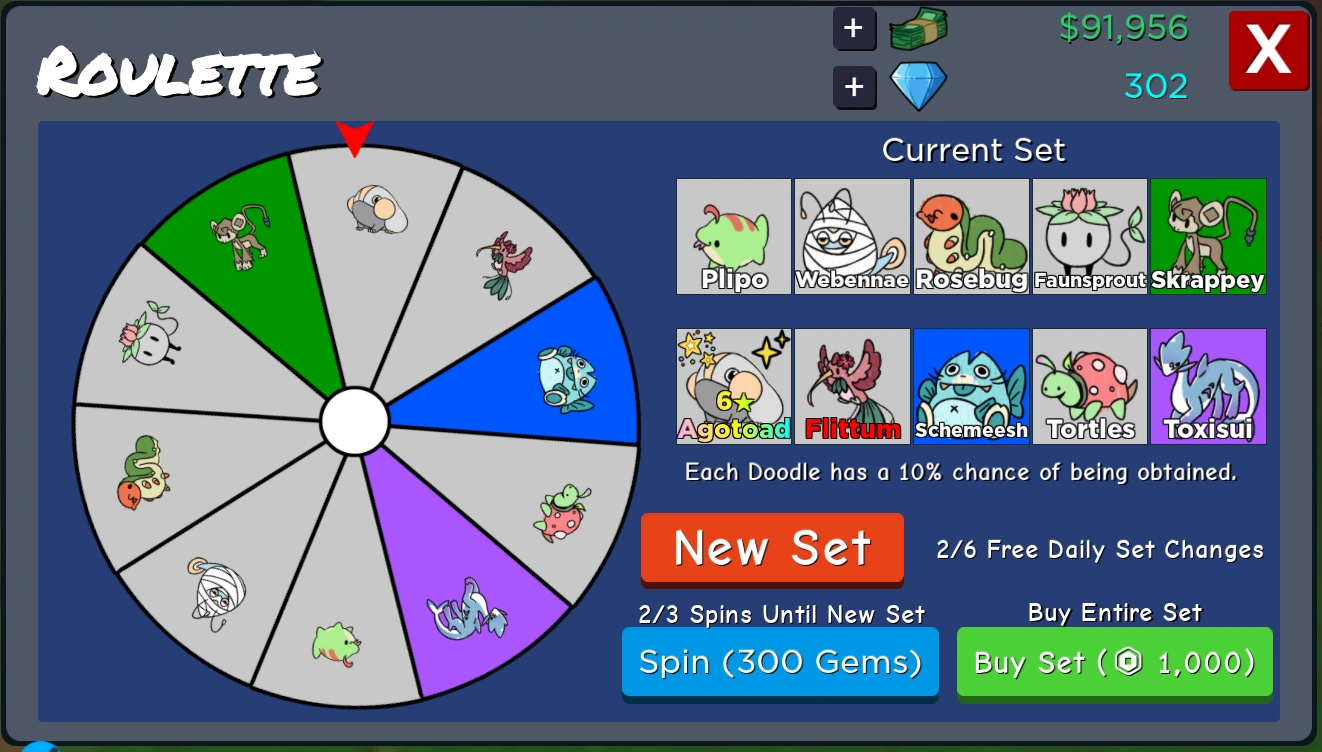The width and height of the screenshot is (1322, 752).
Task: Select the green Skrappey doodle card
Action: coord(1207,236)
